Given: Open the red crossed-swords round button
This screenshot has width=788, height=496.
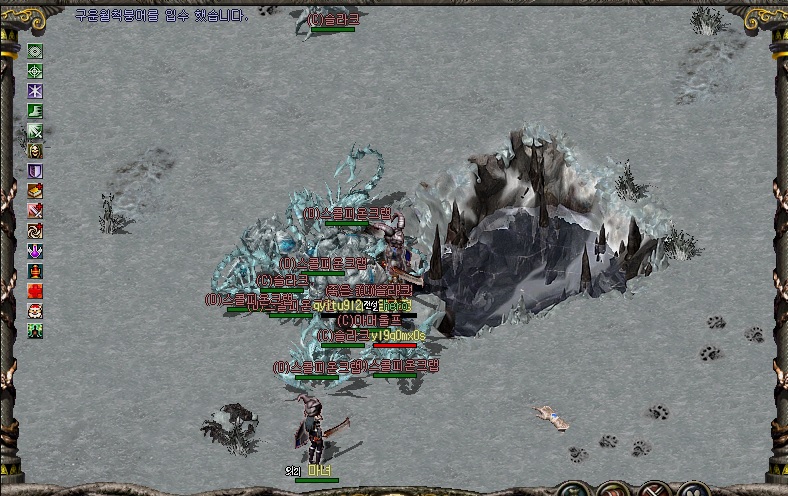Looking at the screenshot, I should point(655,490).
